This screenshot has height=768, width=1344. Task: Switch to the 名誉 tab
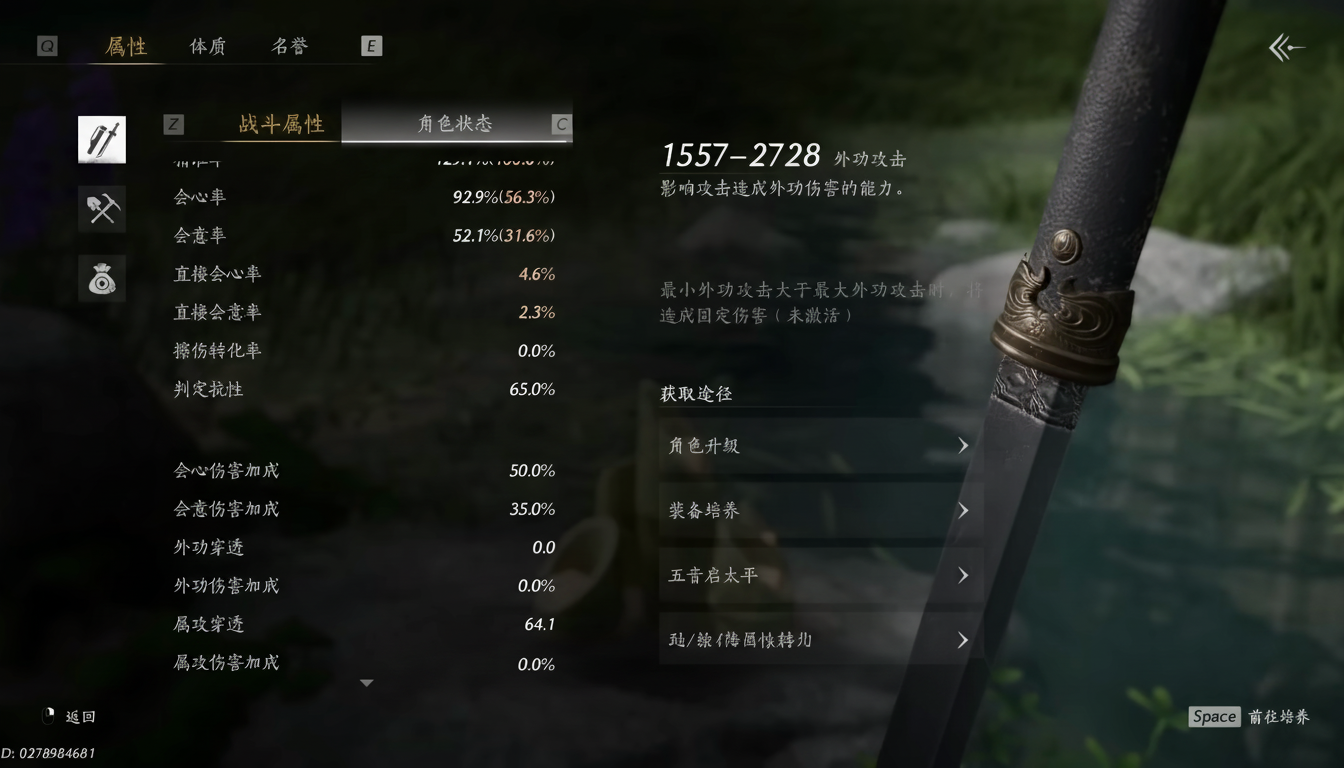289,46
